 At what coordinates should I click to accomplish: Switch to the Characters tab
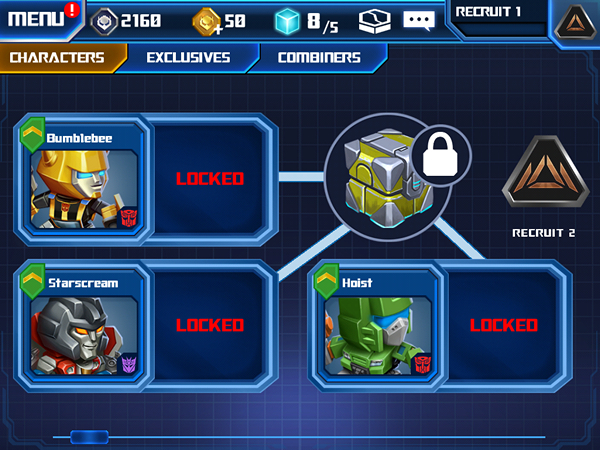coord(58,57)
